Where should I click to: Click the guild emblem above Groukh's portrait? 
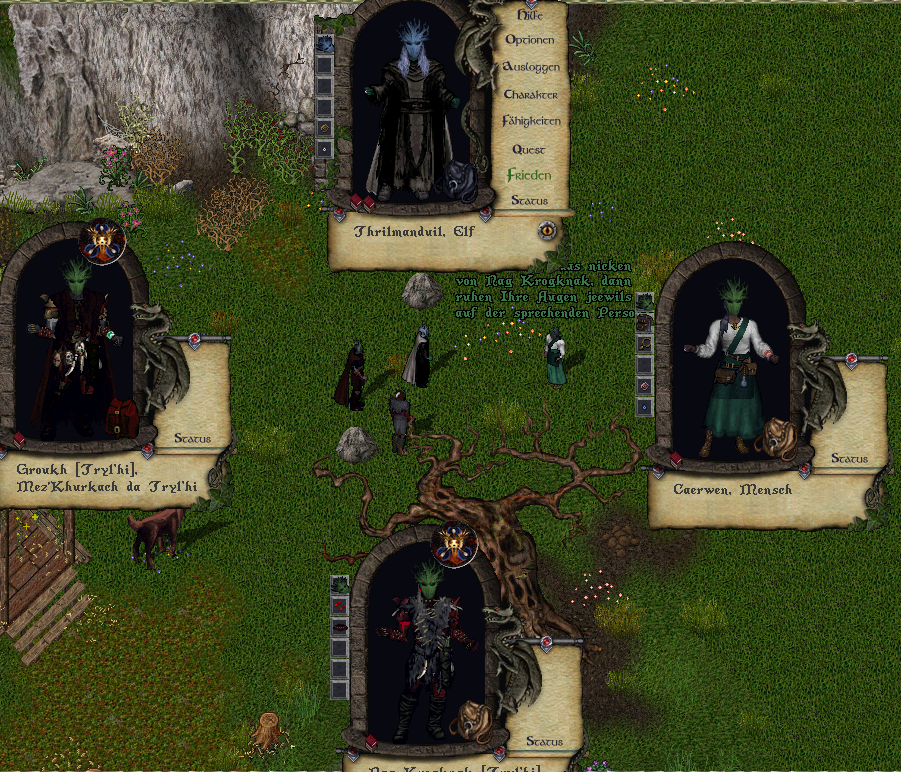[103, 241]
